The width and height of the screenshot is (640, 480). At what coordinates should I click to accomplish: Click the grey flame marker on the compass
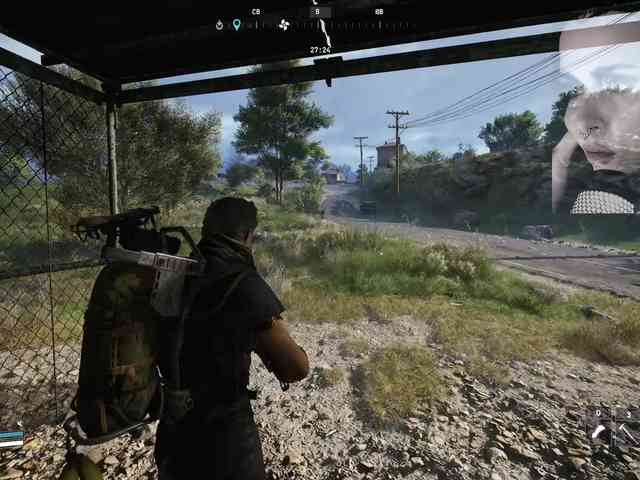tap(219, 24)
